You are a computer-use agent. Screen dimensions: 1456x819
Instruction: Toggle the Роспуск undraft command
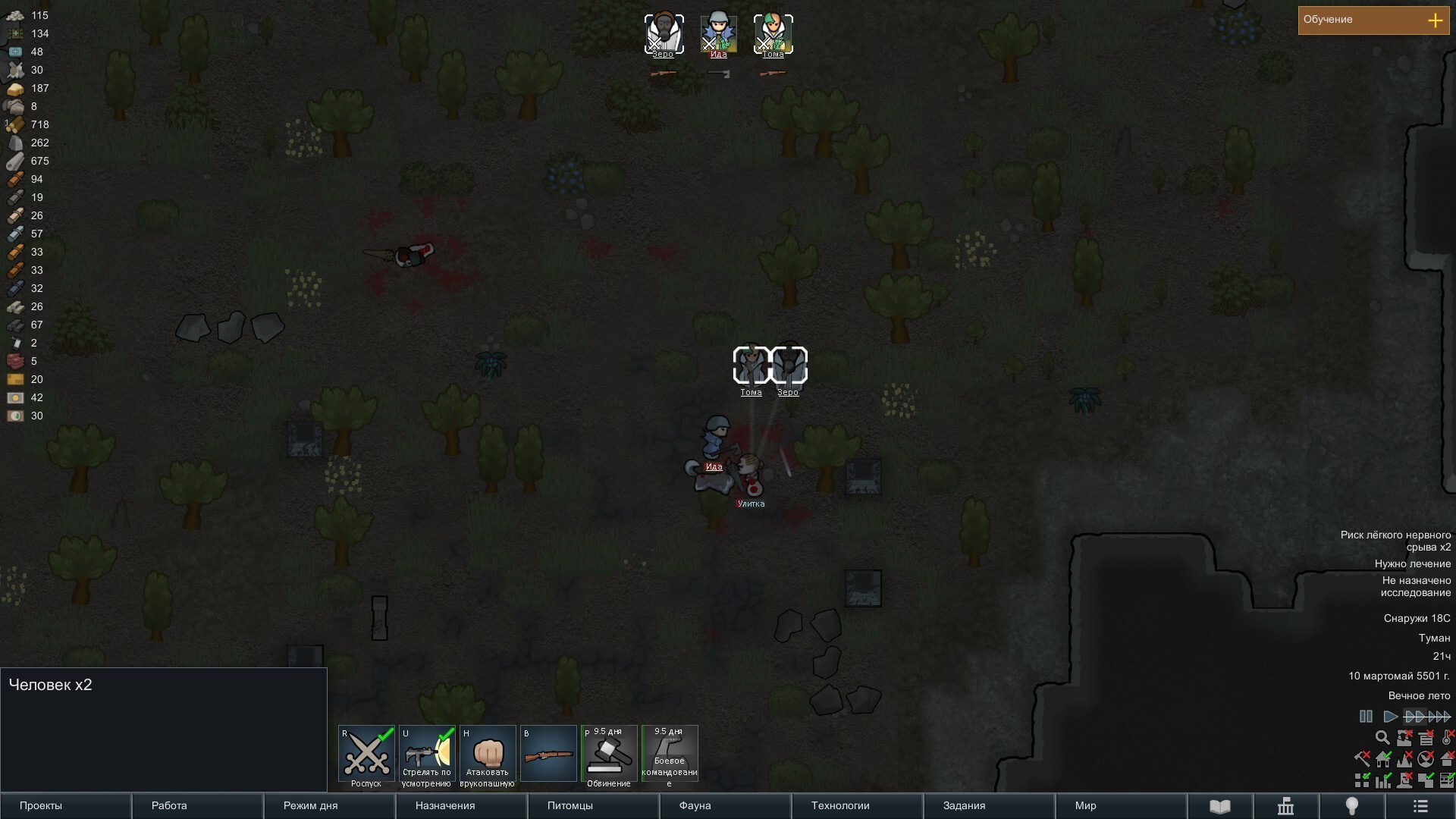[x=366, y=754]
